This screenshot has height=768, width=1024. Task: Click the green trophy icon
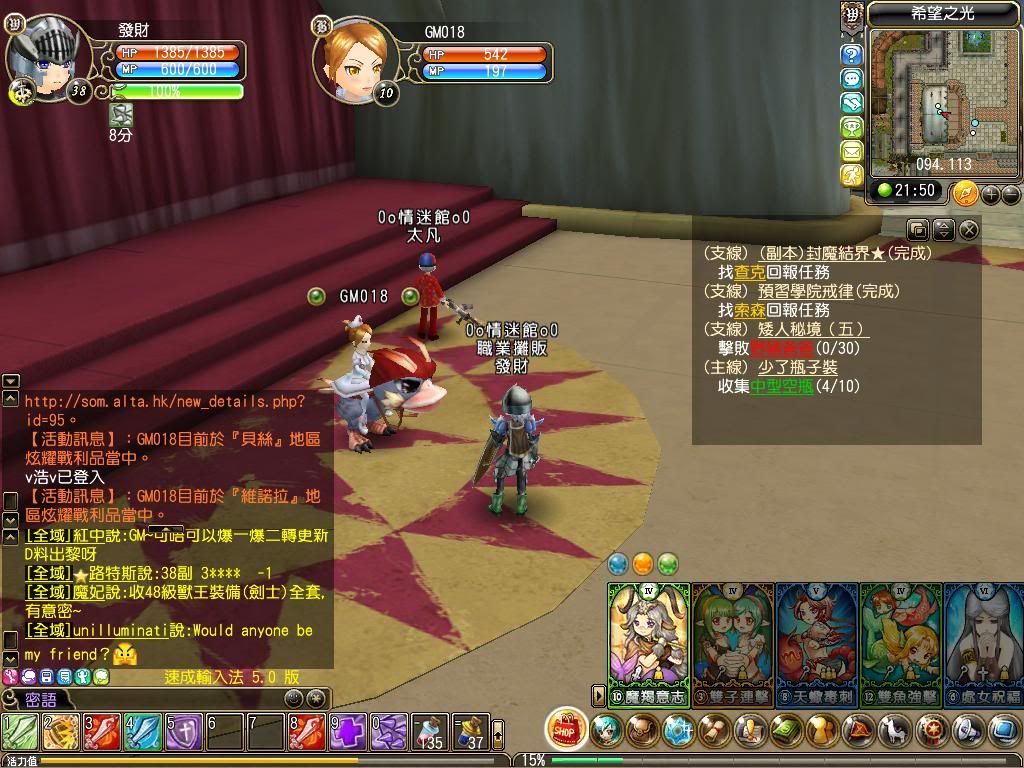pyautogui.click(x=852, y=127)
